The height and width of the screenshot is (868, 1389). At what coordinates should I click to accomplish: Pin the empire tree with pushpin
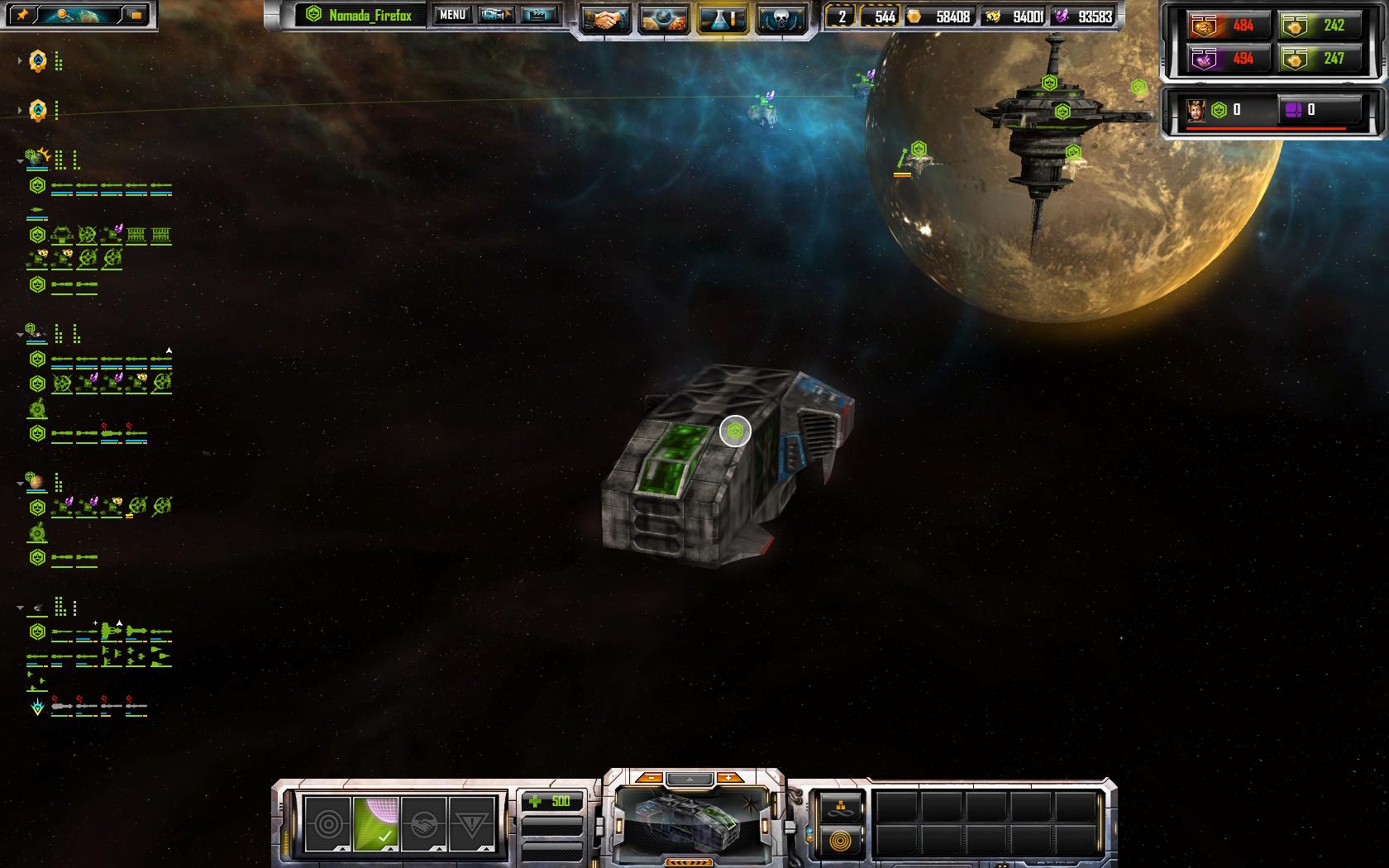[22, 15]
